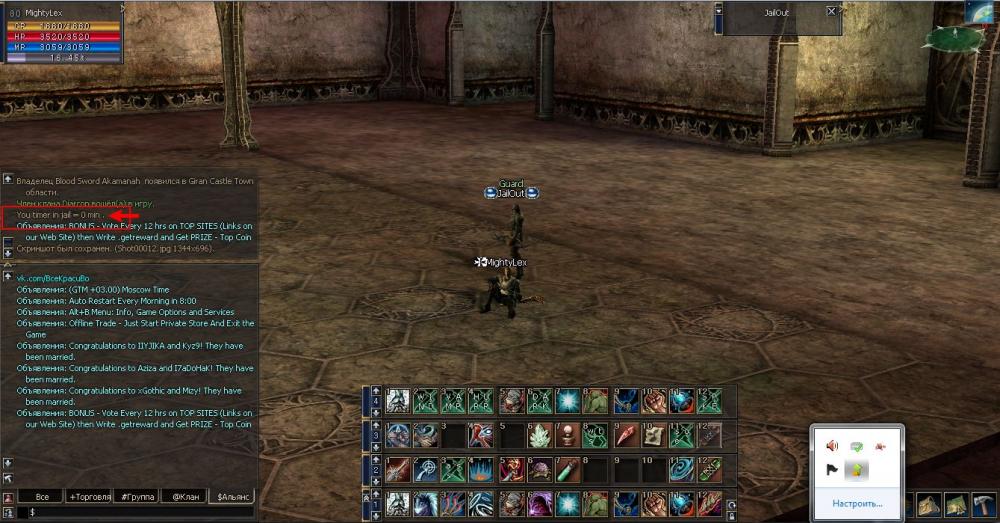Trigger the purple cloak skill in row 1
Screen dimensions: 1000x523
coord(539,503)
